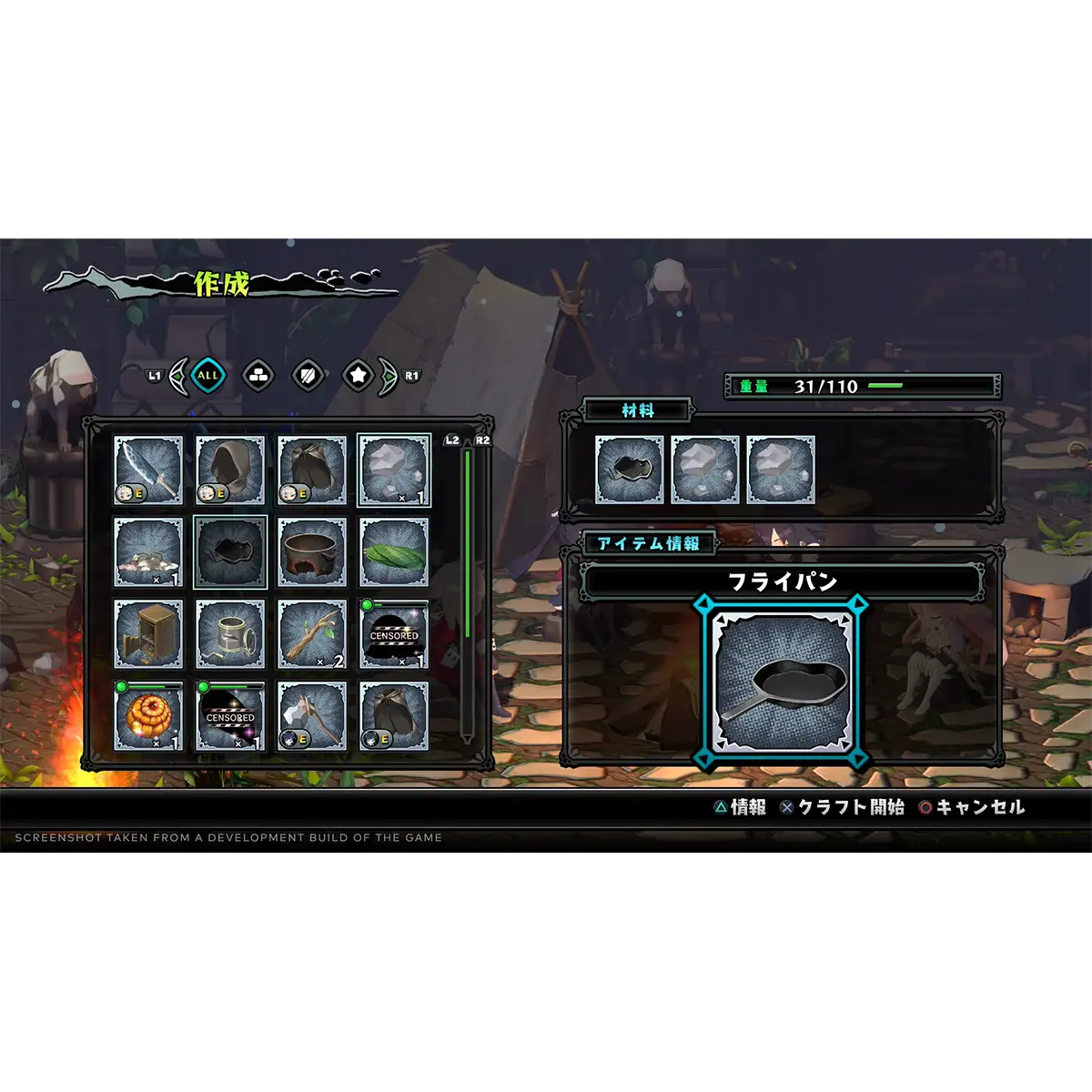Choose the broken cooking pot slot
Image resolution: width=1092 pixels, height=1092 pixels.
point(312,551)
